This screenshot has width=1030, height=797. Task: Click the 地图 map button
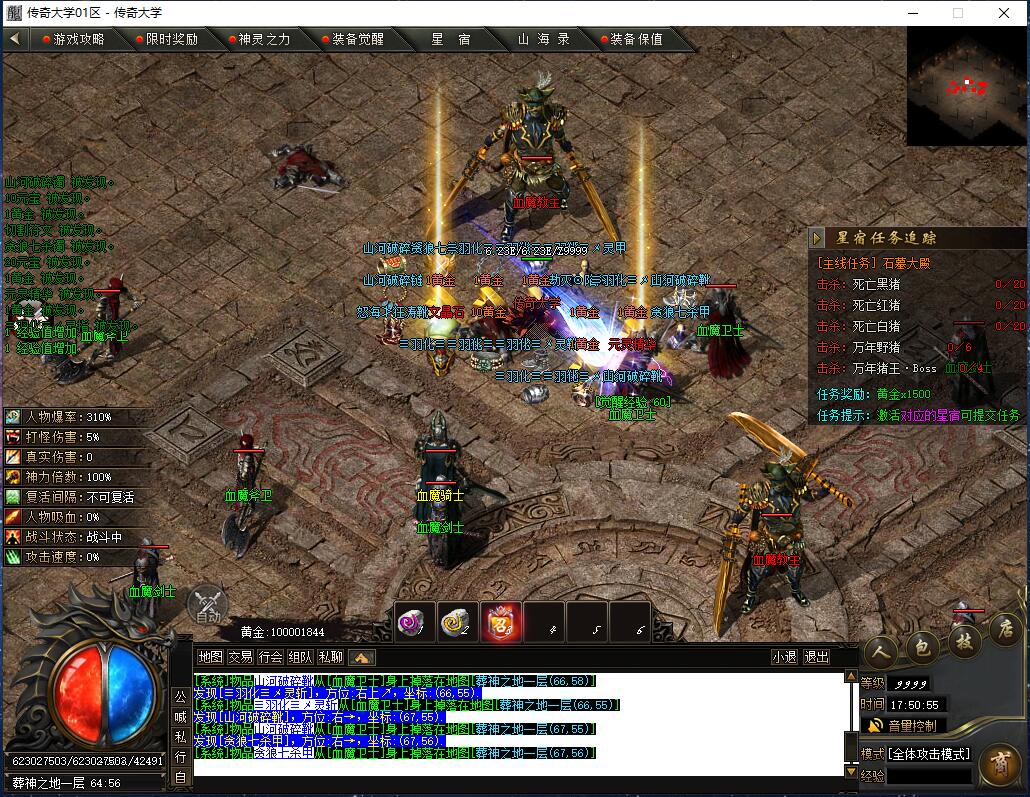[210, 657]
